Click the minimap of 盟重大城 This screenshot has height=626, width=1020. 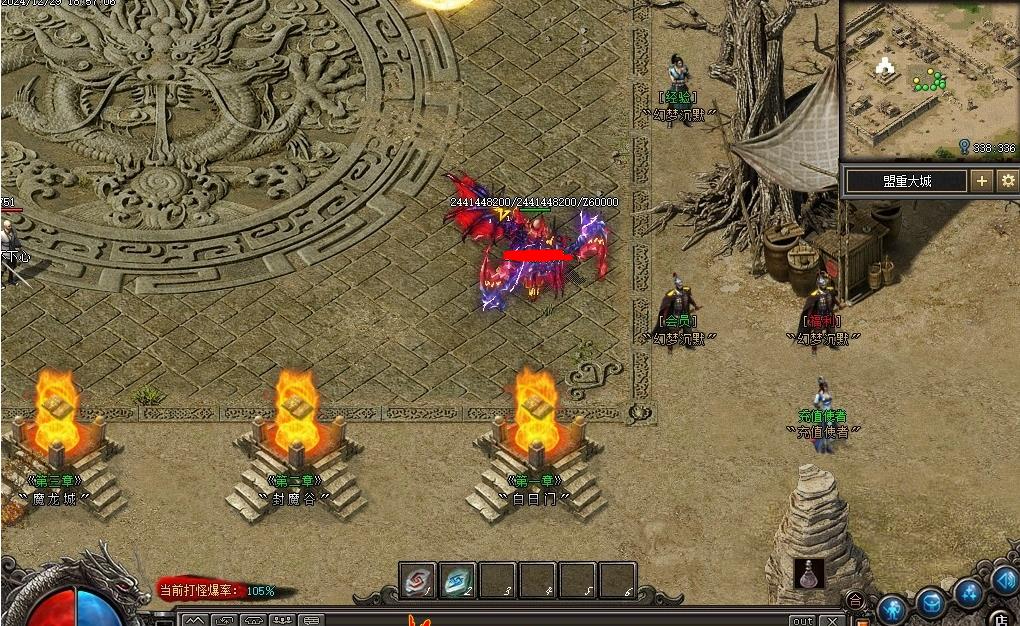tap(928, 79)
